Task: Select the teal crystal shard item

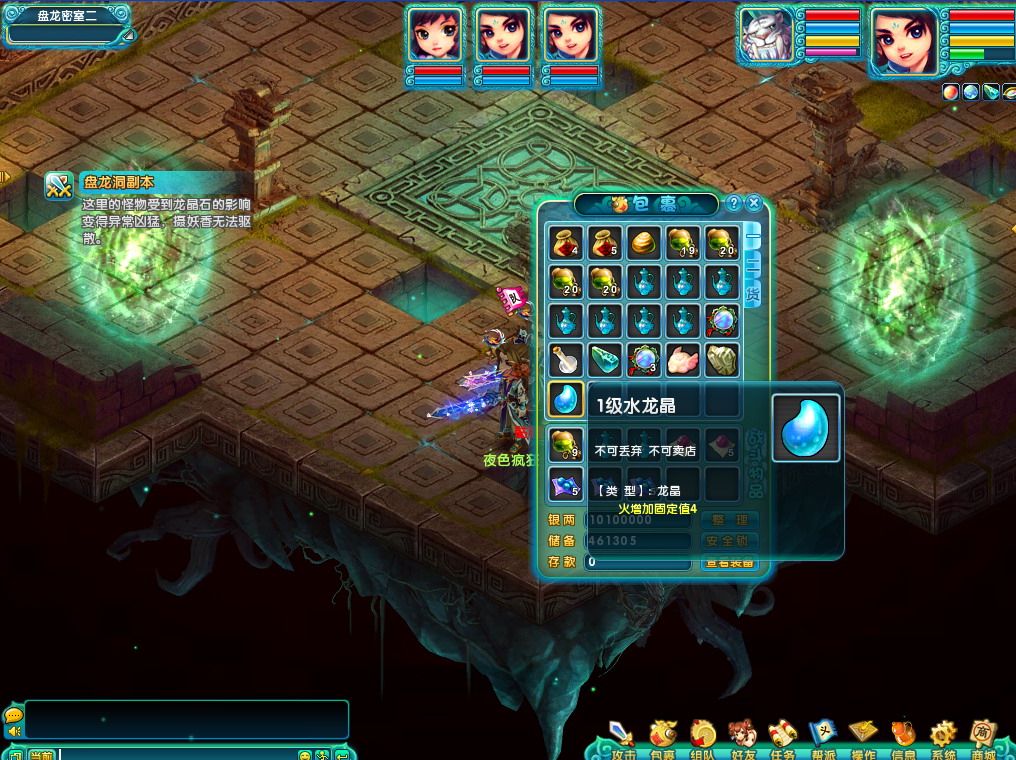Action: pyautogui.click(x=605, y=360)
